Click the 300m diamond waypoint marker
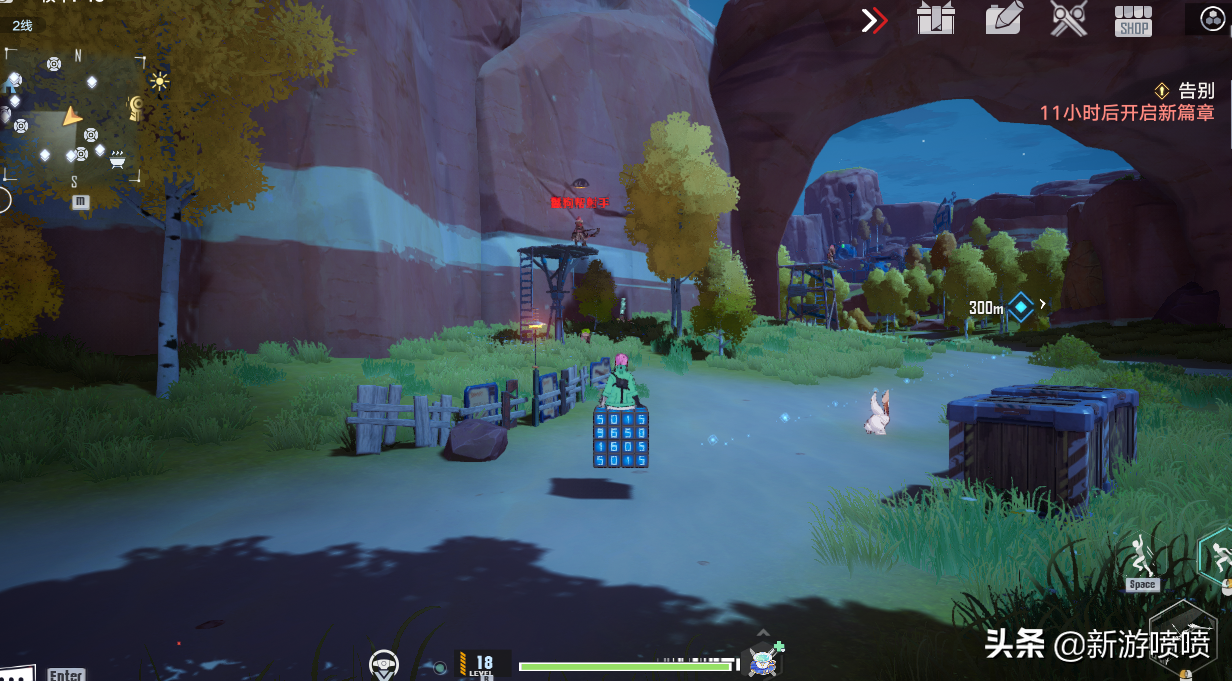This screenshot has height=681, width=1232. point(1020,307)
